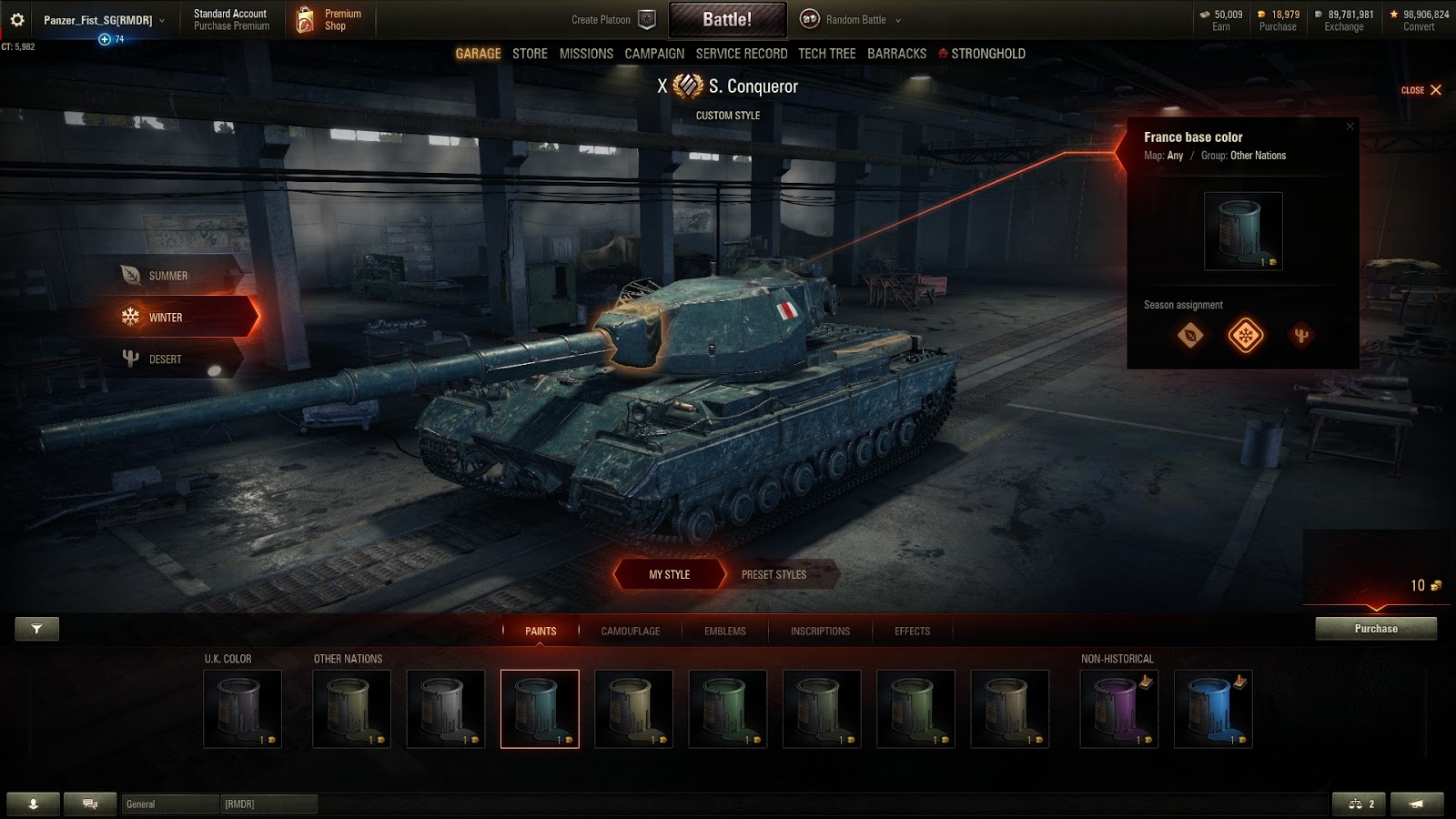
Task: Close the customization screen
Action: (x=1421, y=90)
